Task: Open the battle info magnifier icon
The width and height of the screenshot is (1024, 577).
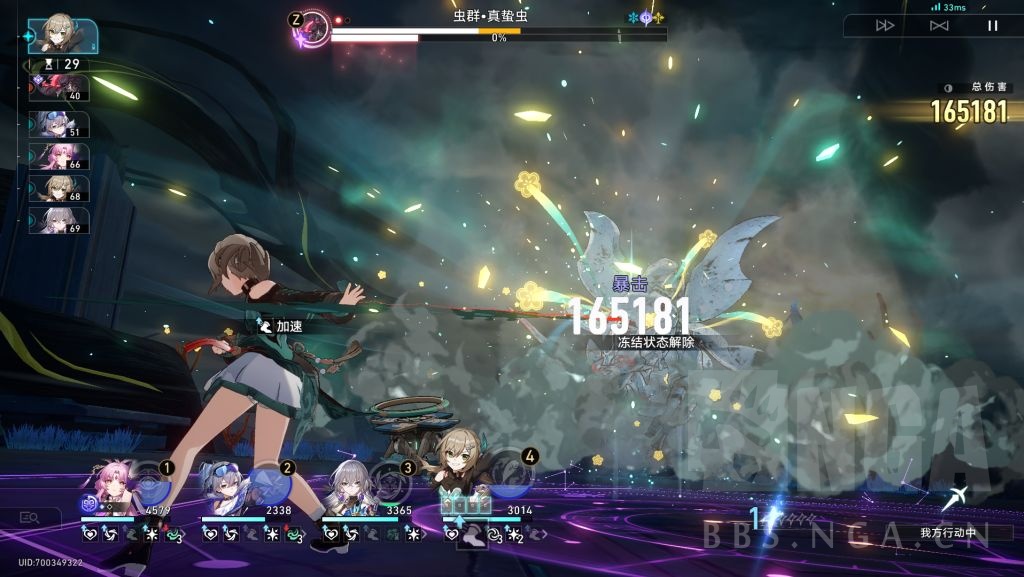Action: (x=29, y=517)
